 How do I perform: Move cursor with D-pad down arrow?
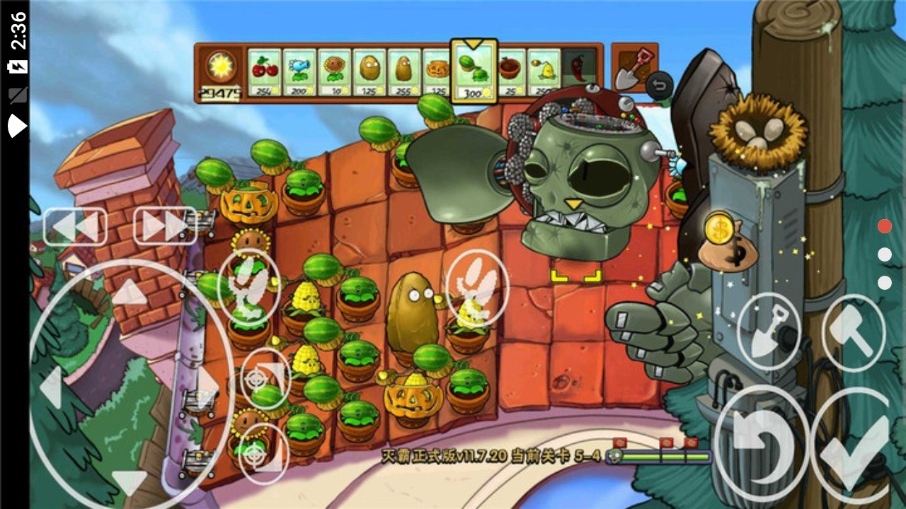pos(128,481)
